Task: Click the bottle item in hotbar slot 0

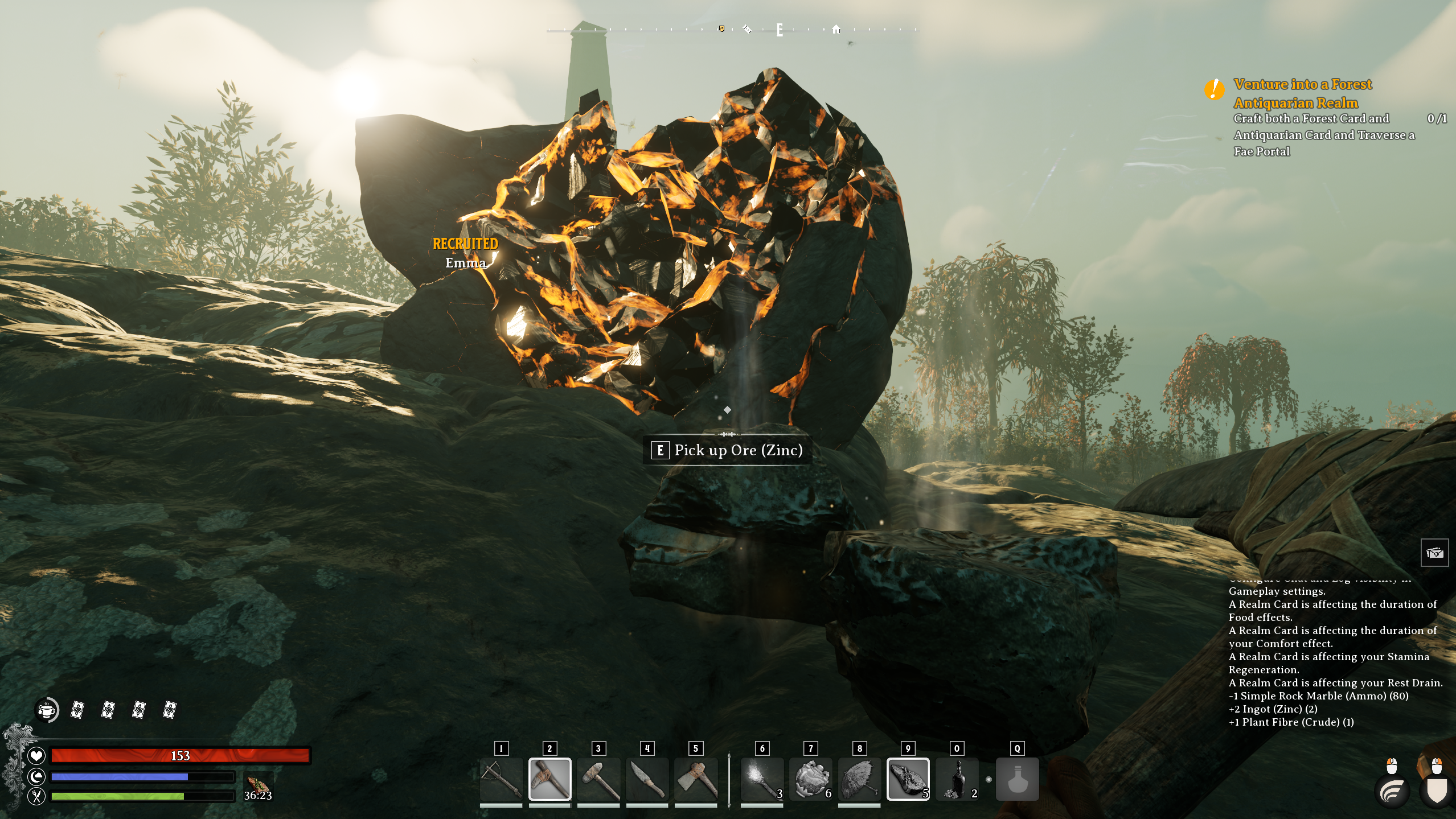Action: [x=957, y=778]
